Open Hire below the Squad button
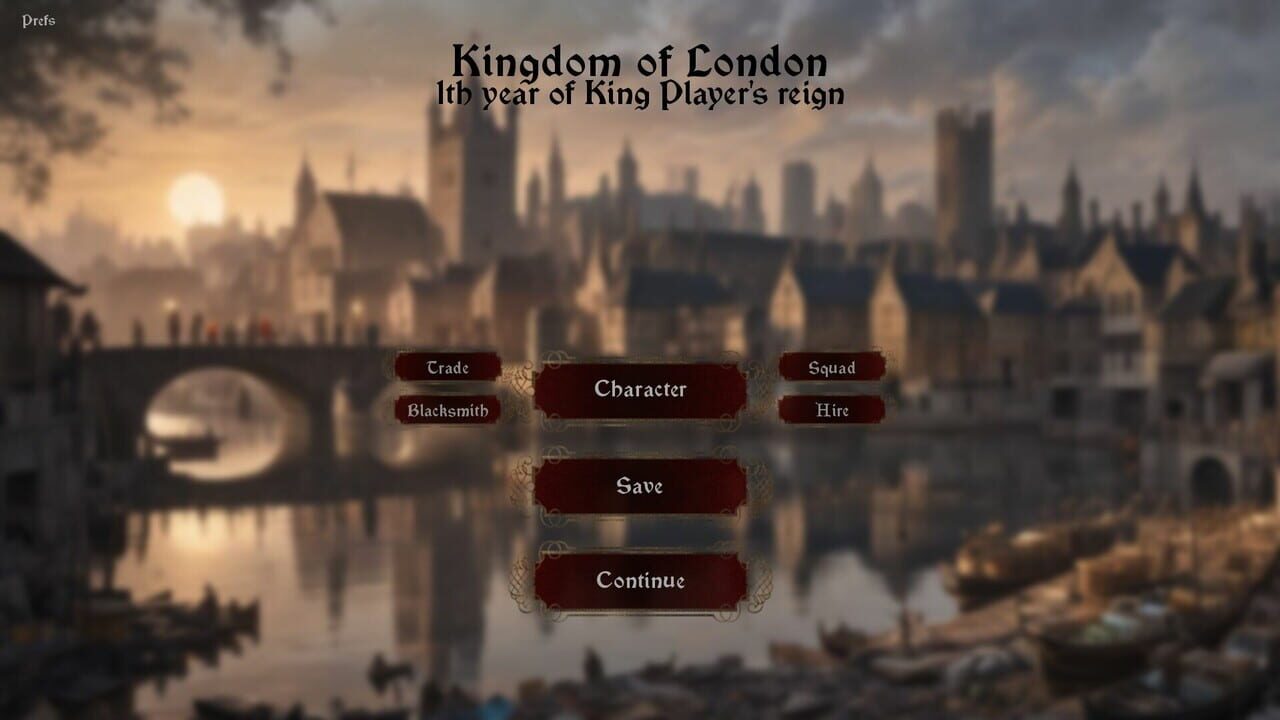Screen dimensions: 1280x720 (x=831, y=410)
